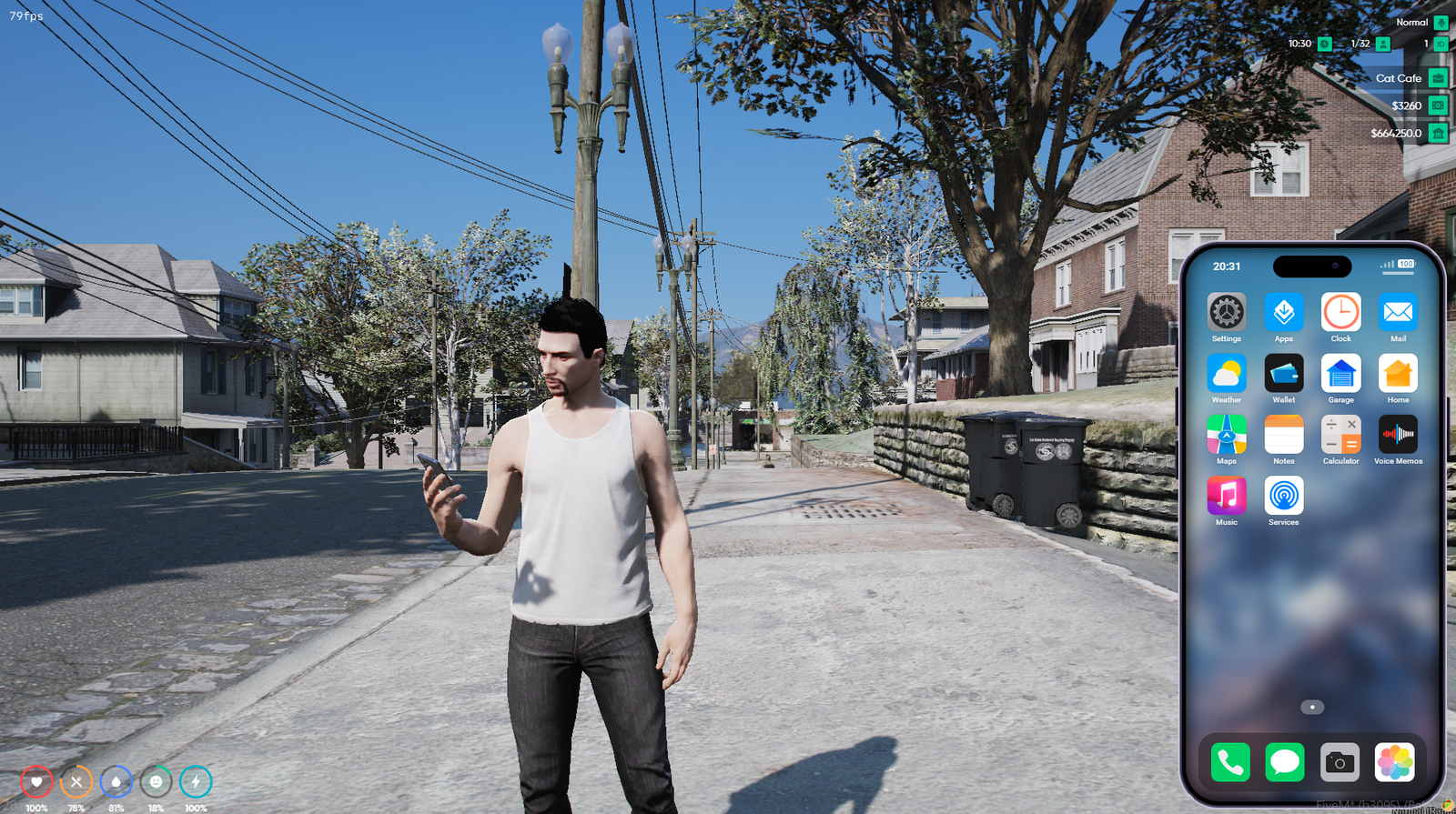Open the Wallet app
This screenshot has width=1456, height=814.
1283,374
